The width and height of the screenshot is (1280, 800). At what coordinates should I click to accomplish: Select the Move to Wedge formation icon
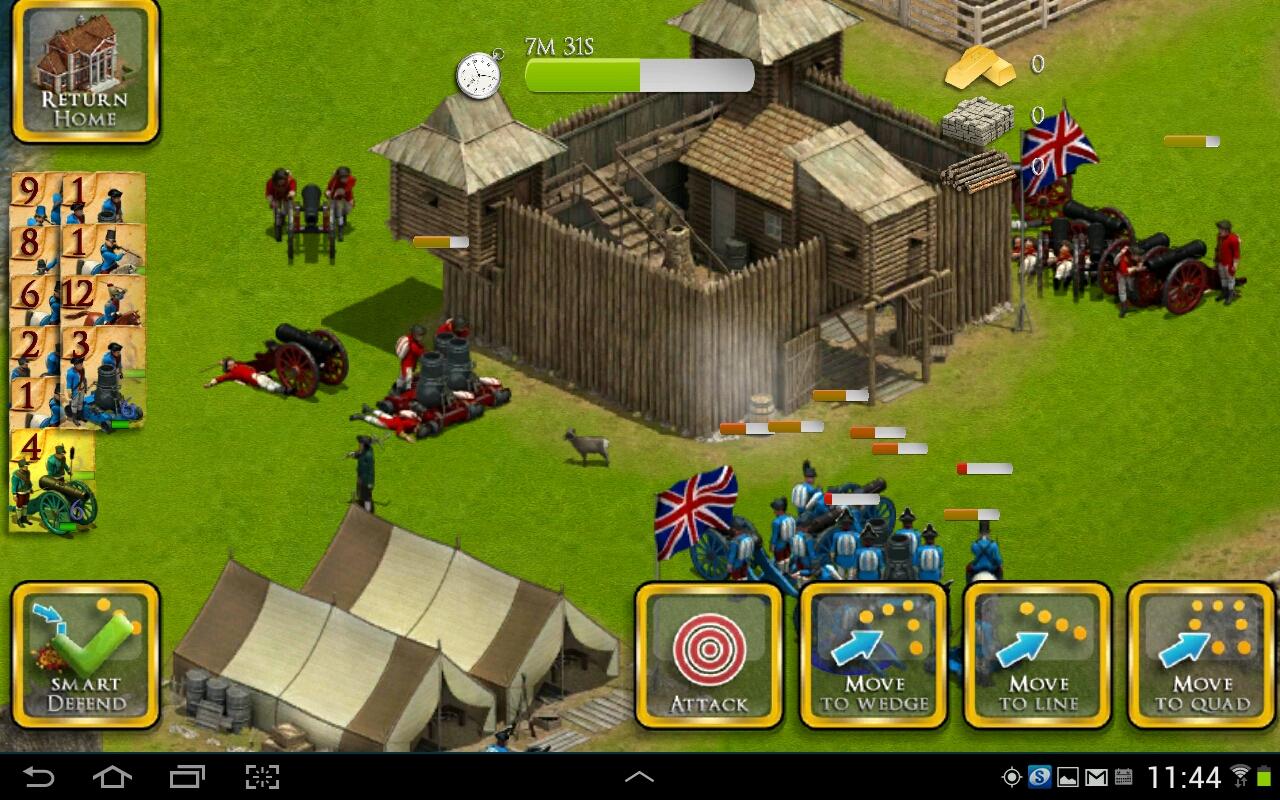pos(873,655)
